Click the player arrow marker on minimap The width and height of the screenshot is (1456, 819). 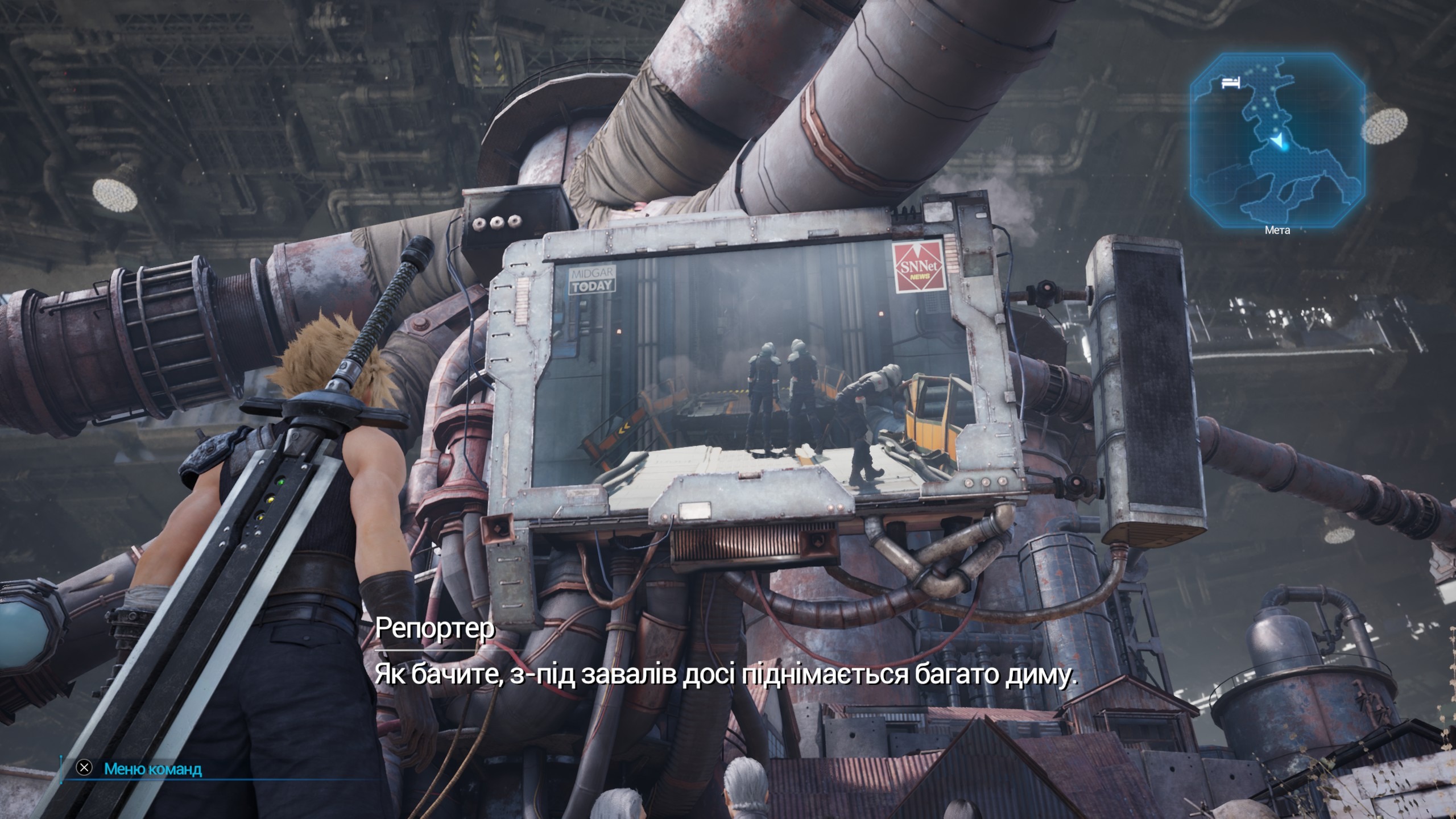coord(1277,142)
